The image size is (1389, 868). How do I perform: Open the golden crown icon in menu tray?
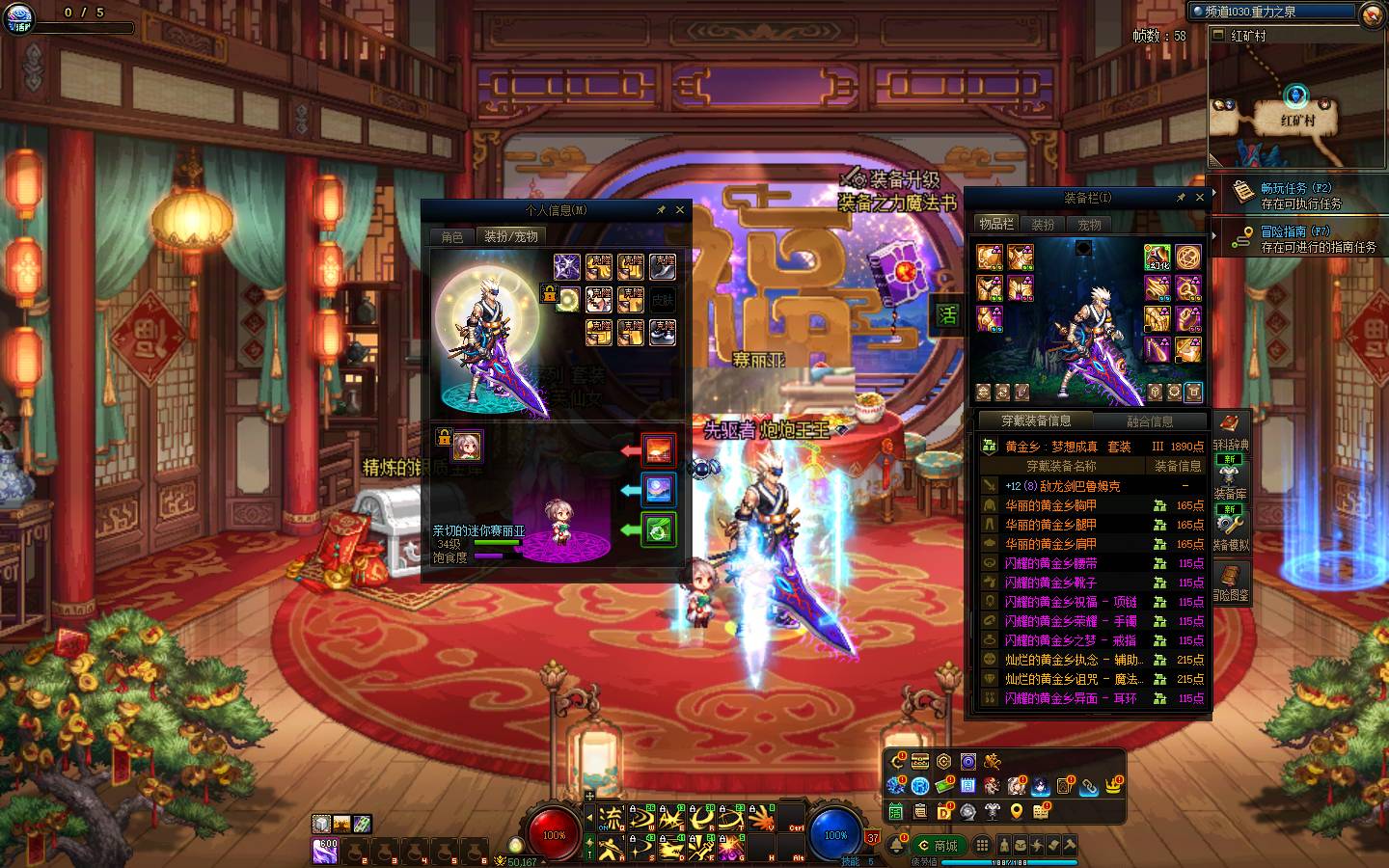[1114, 786]
